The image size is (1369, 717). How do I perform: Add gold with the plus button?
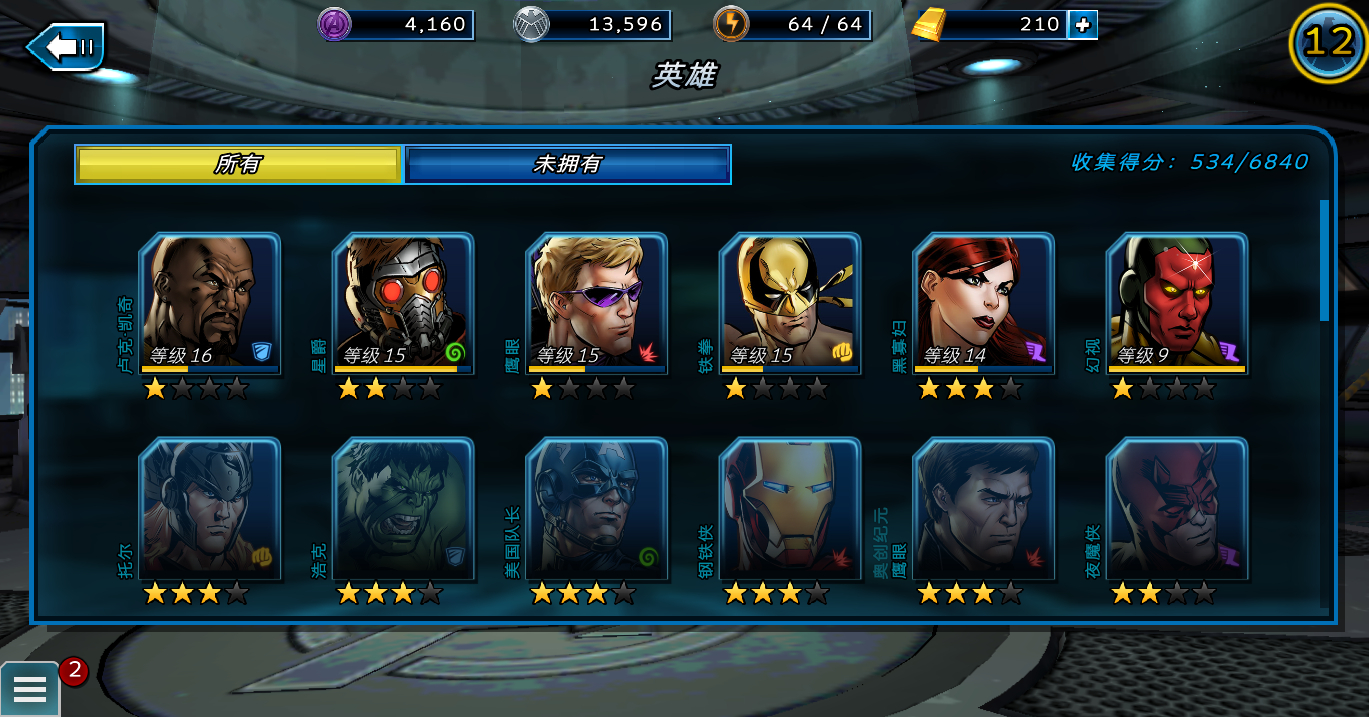[x=1082, y=25]
